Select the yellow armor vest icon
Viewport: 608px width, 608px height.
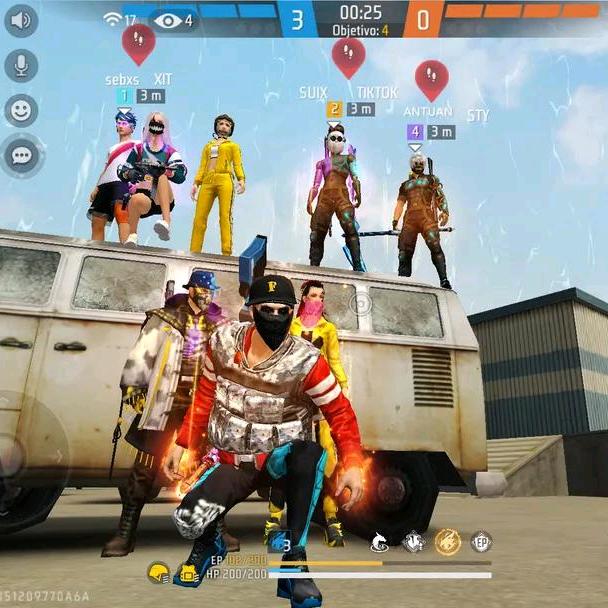pyautogui.click(x=186, y=573)
